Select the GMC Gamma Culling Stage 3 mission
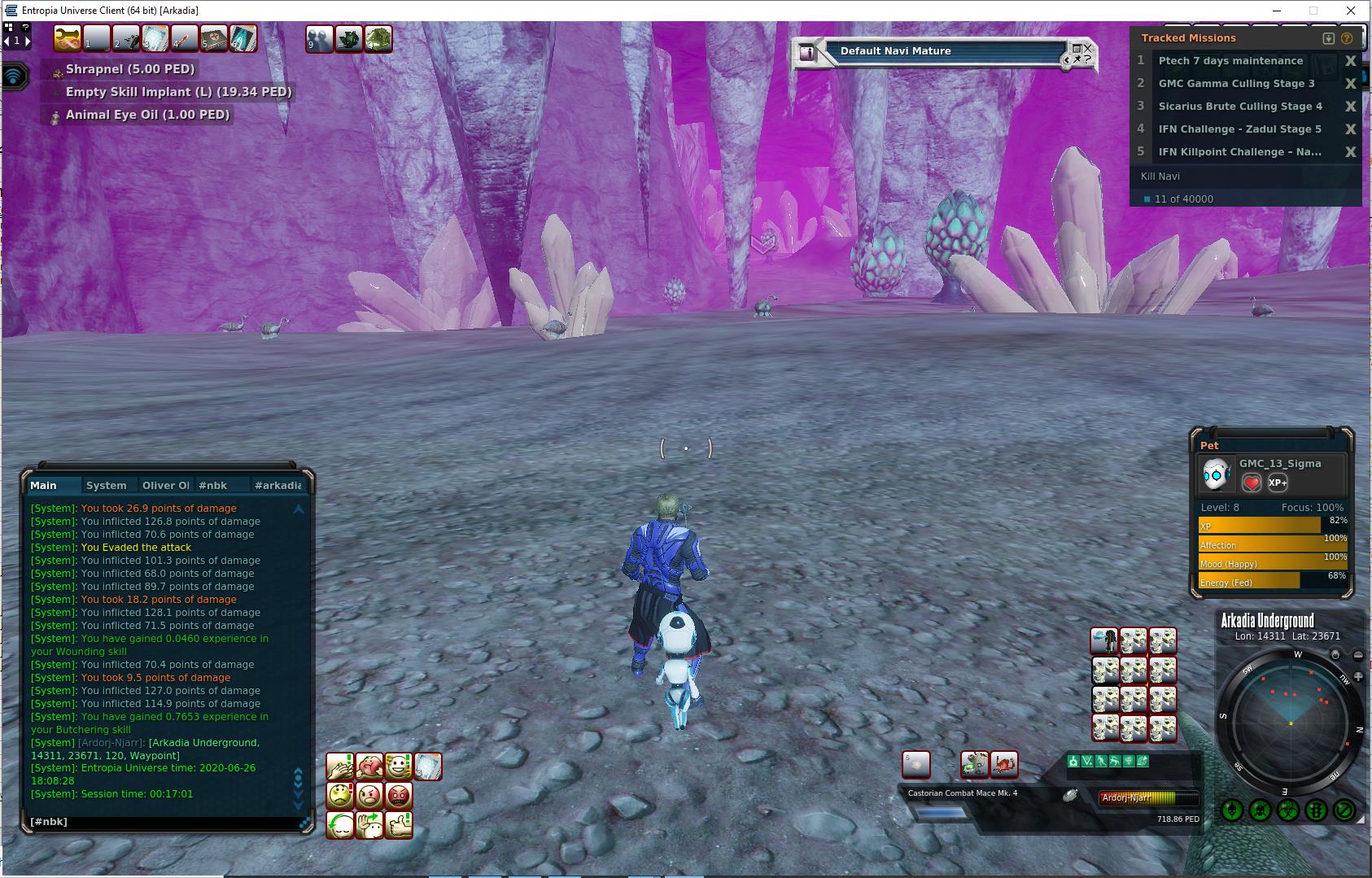Image resolution: width=1372 pixels, height=878 pixels. [x=1236, y=83]
